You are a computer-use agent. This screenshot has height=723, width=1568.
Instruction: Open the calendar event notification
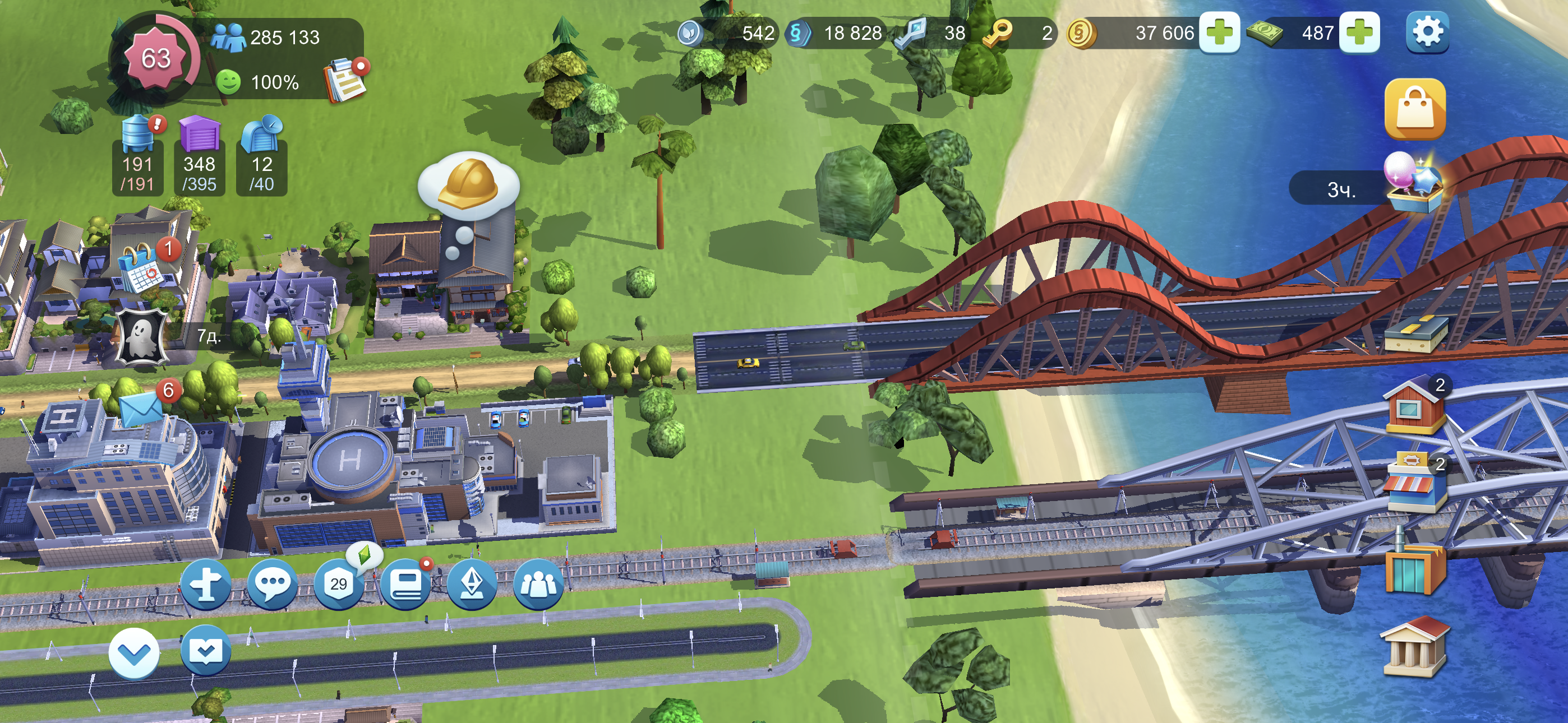[142, 268]
